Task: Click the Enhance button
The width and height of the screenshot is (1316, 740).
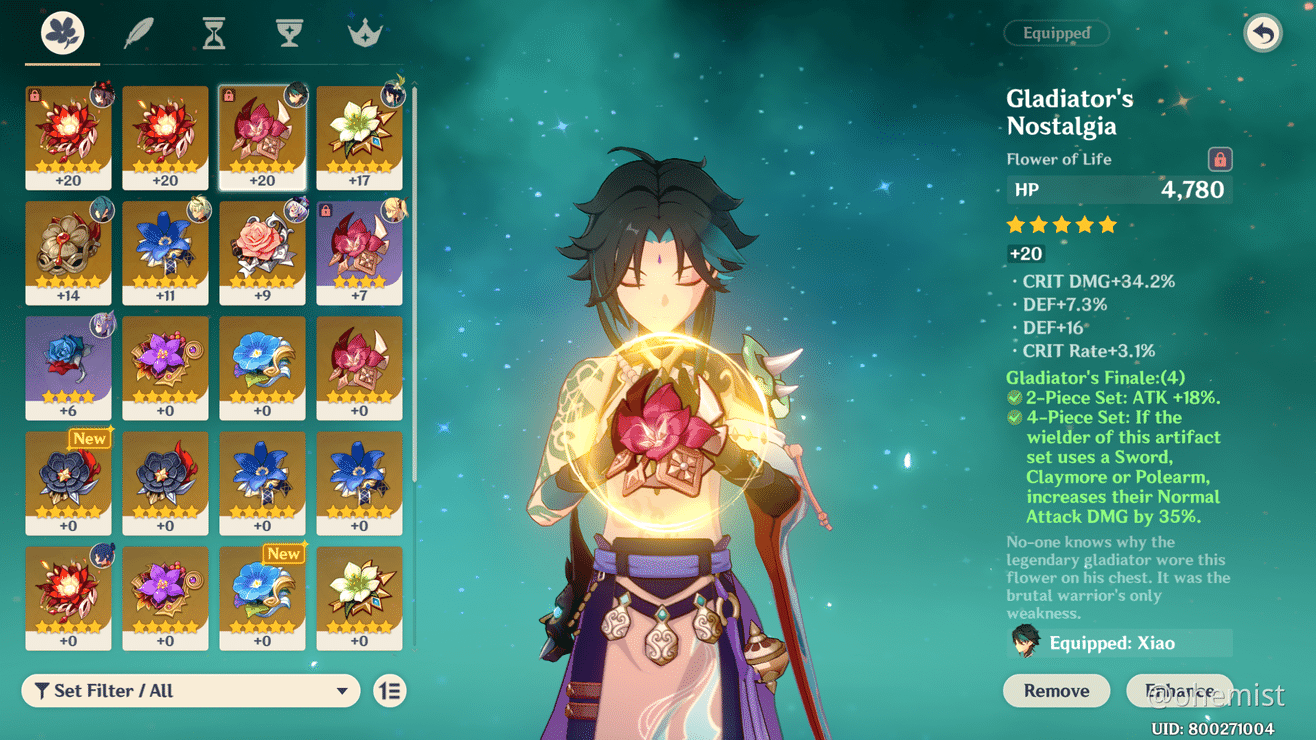Action: point(1180,690)
